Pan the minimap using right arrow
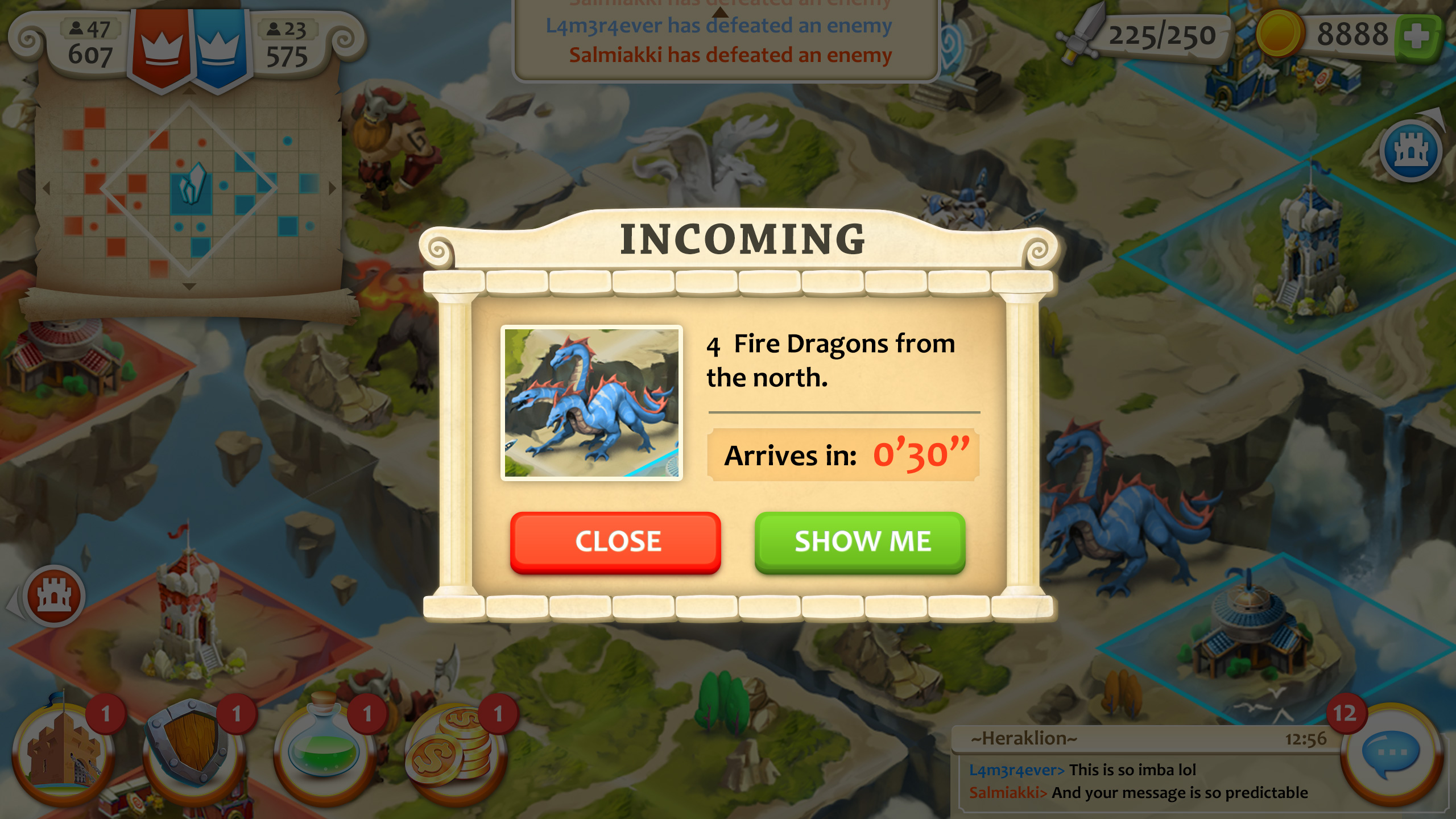This screenshot has width=1456, height=819. click(332, 188)
